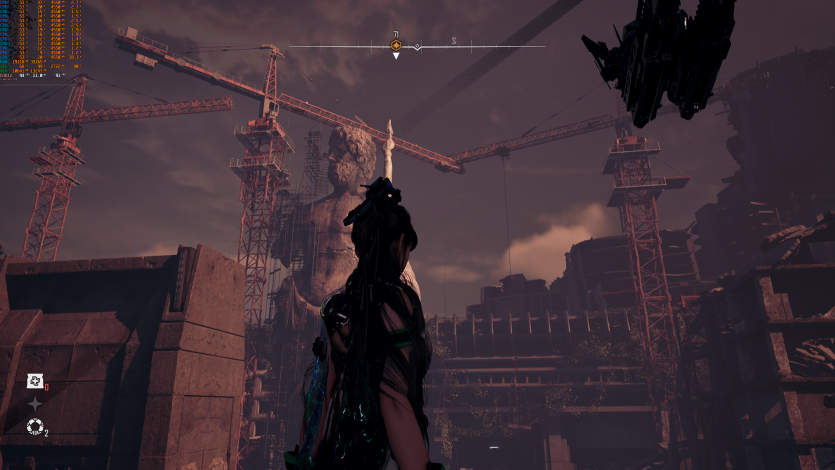The width and height of the screenshot is (835, 470).
Task: Click the performance stats overlay
Action: 42,38
